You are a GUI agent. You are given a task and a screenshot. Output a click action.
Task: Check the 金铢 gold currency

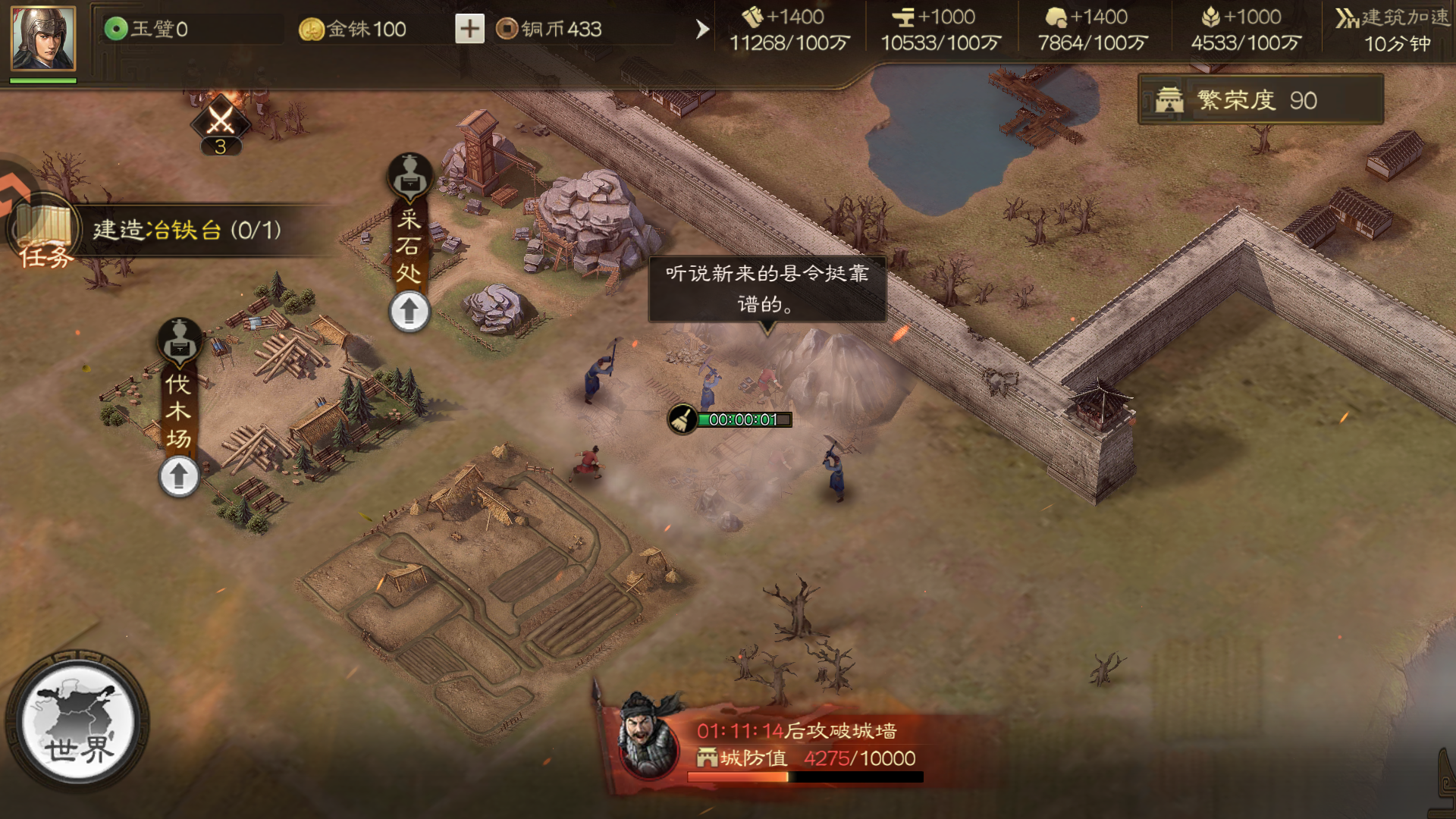[x=353, y=29]
